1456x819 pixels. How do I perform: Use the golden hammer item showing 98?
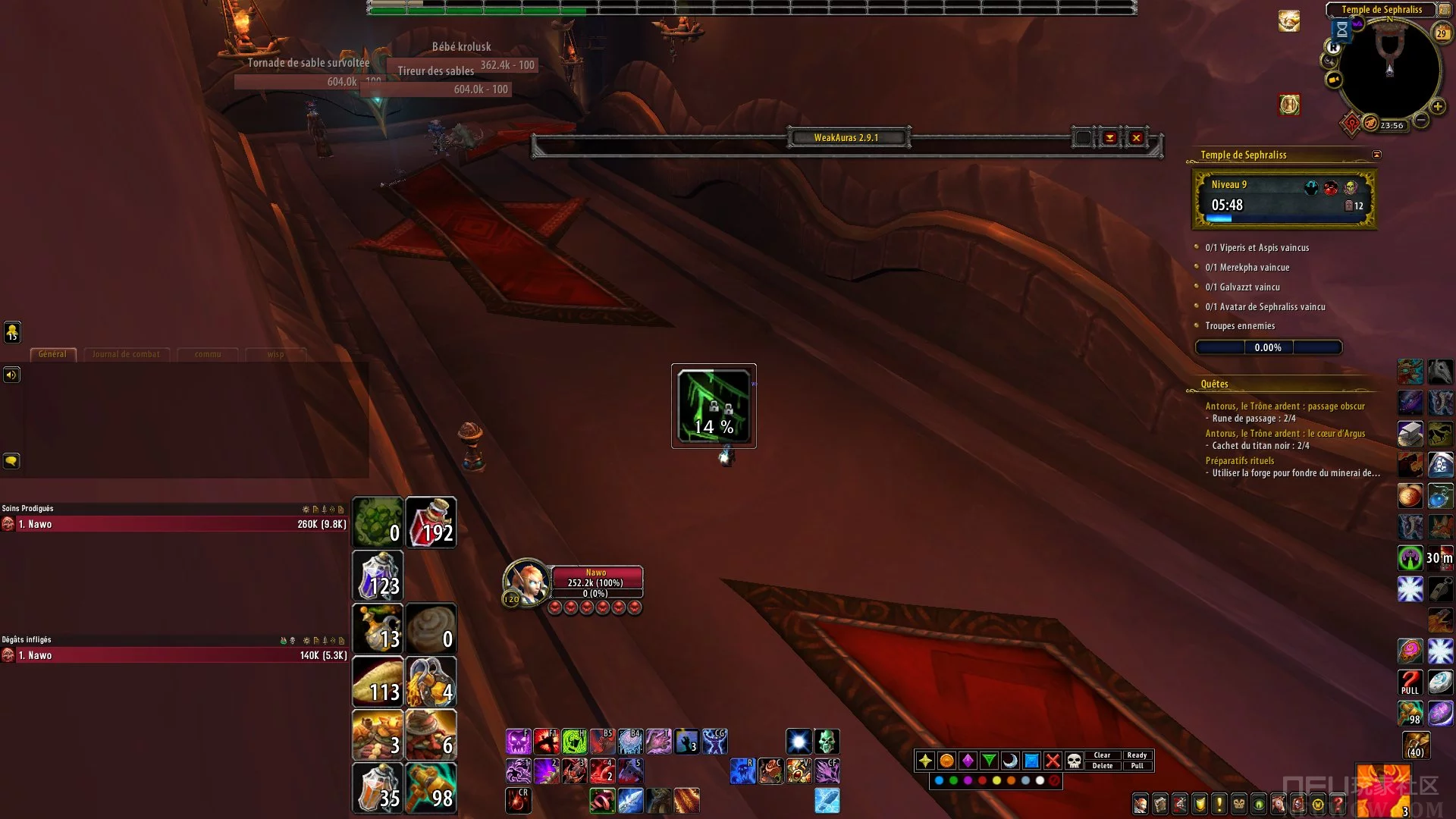tap(431, 788)
